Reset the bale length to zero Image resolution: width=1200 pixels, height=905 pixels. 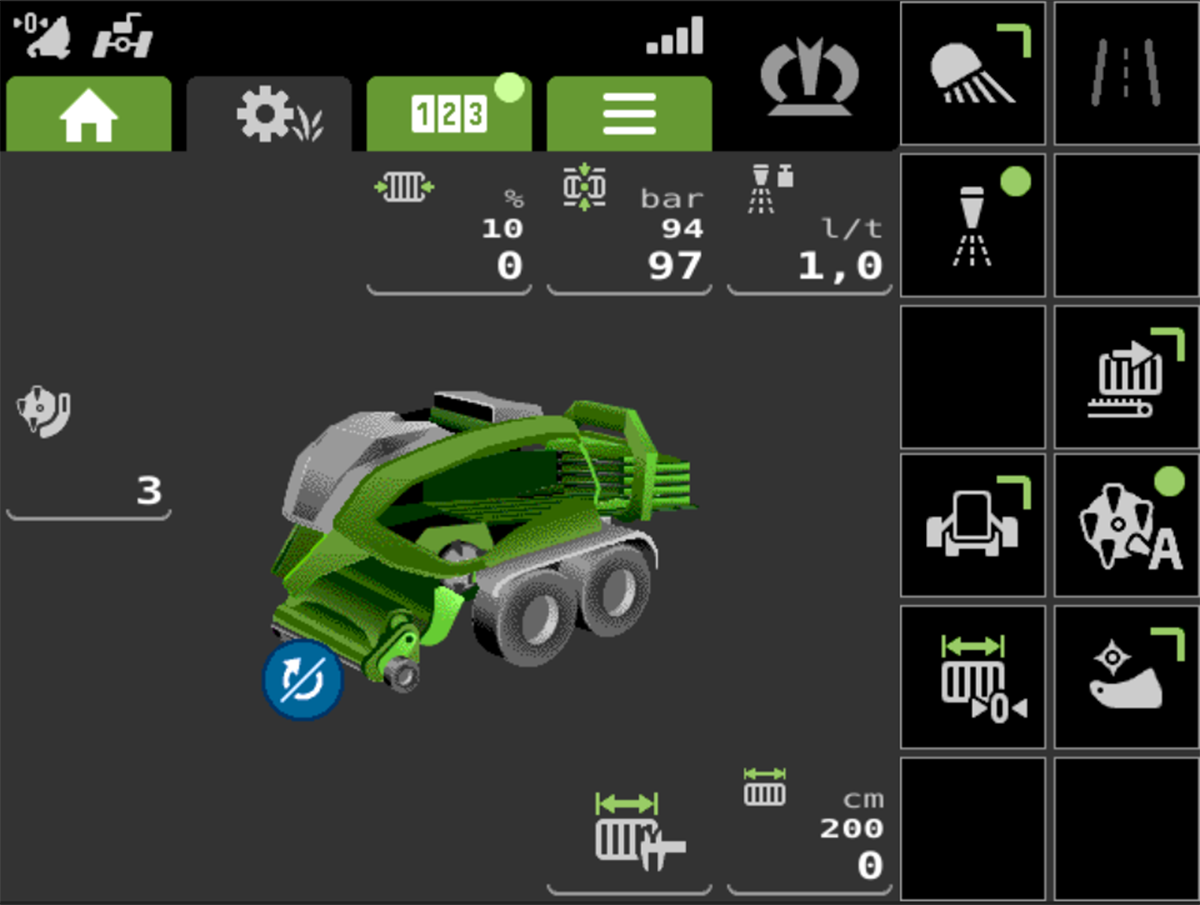point(973,677)
